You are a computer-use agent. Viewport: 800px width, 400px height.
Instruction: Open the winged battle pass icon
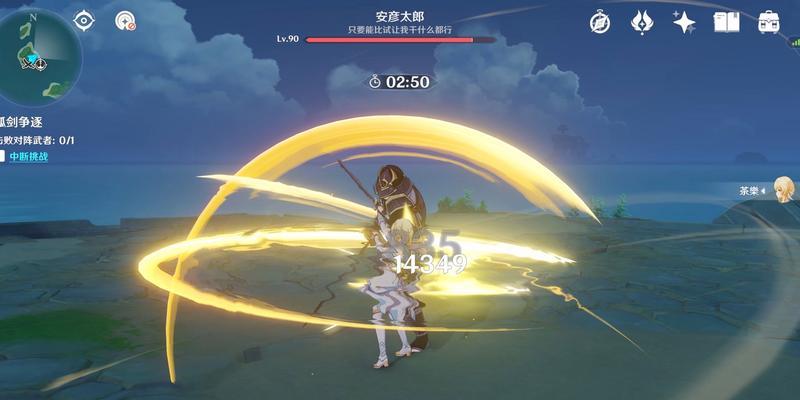click(643, 22)
